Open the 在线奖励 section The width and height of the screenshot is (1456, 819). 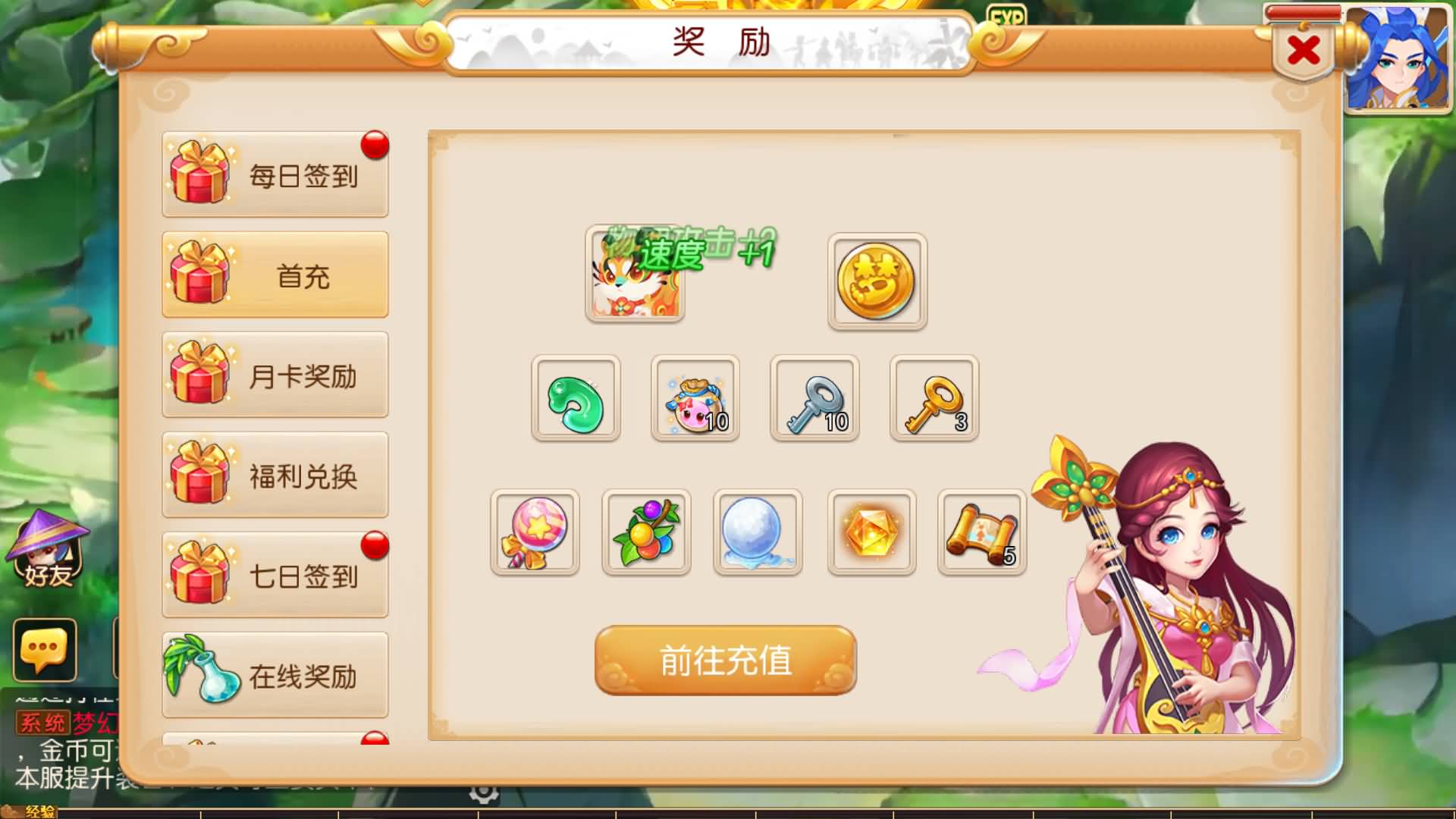click(275, 676)
